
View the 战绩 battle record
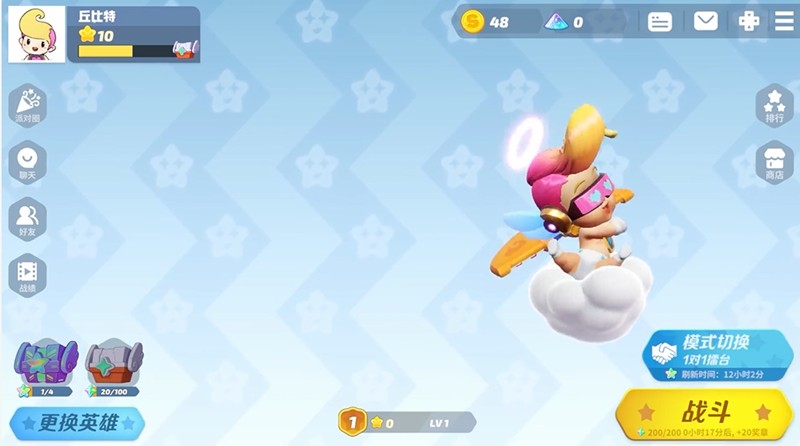click(x=27, y=274)
